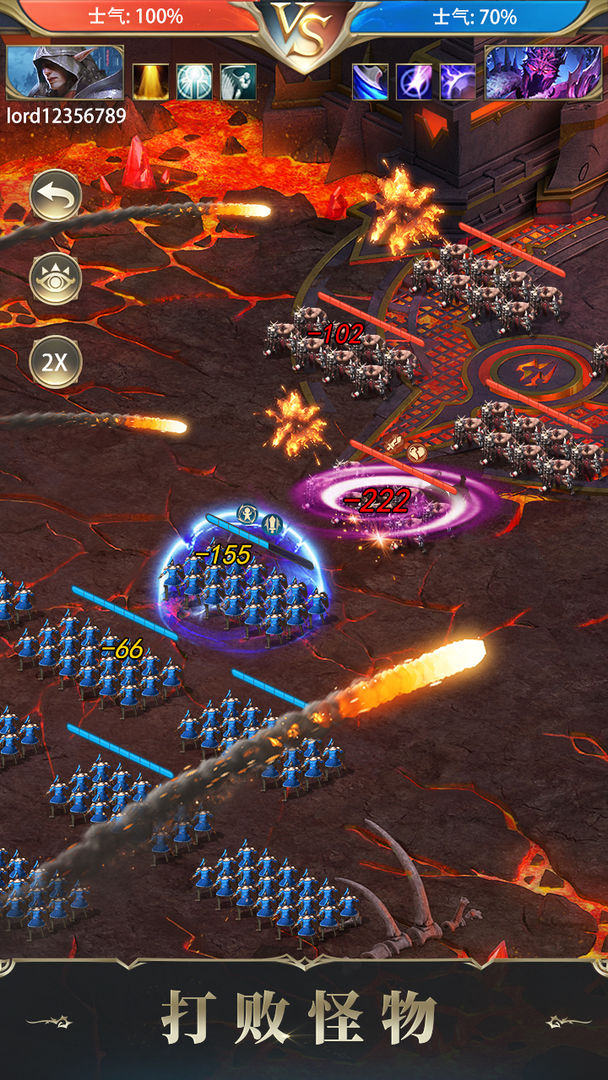Activate the teal glowing figure skill
Viewport: 608px width, 1080px height.
[x=195, y=82]
